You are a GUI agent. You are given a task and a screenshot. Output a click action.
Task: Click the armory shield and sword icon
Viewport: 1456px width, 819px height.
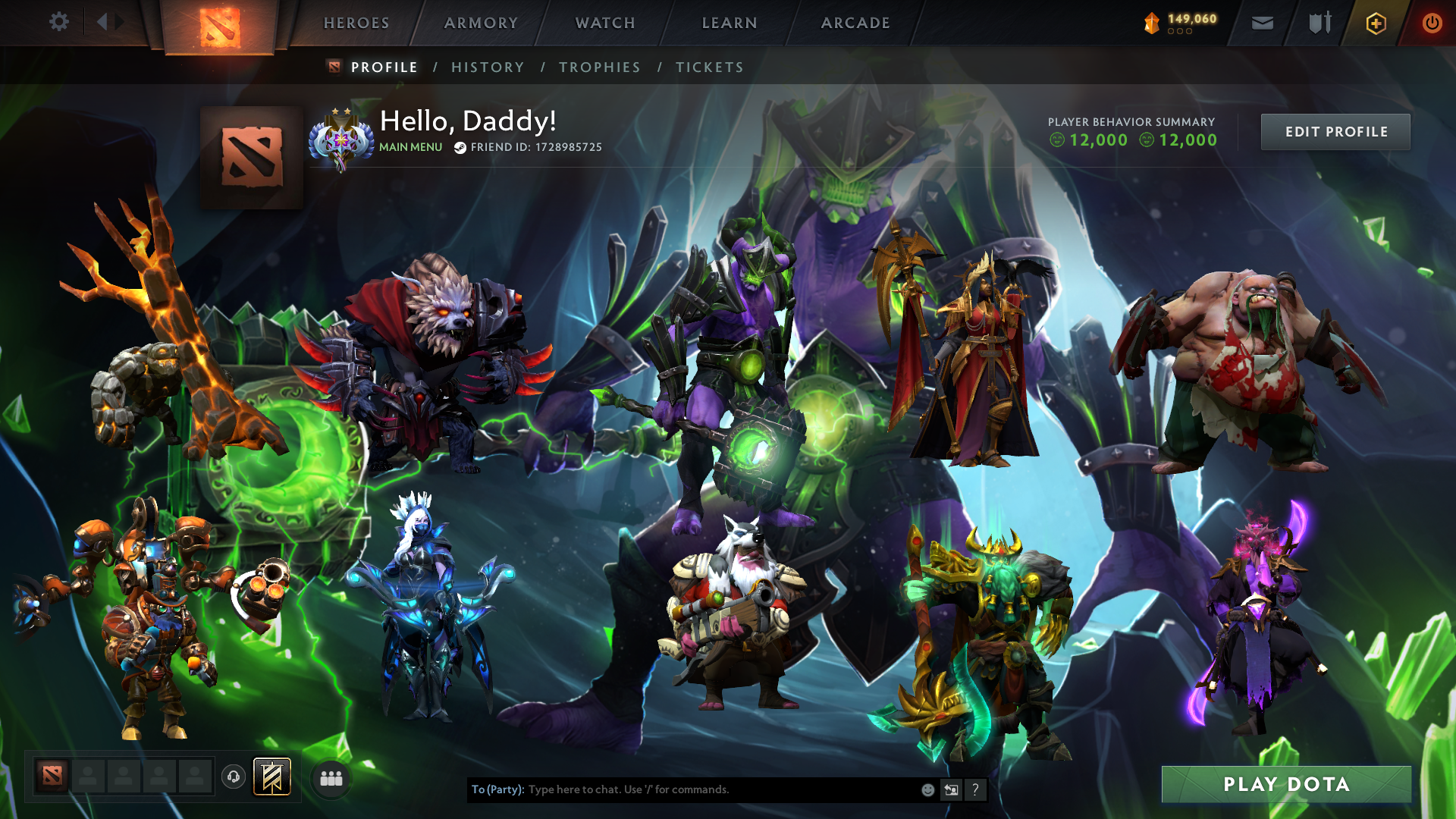[1318, 23]
